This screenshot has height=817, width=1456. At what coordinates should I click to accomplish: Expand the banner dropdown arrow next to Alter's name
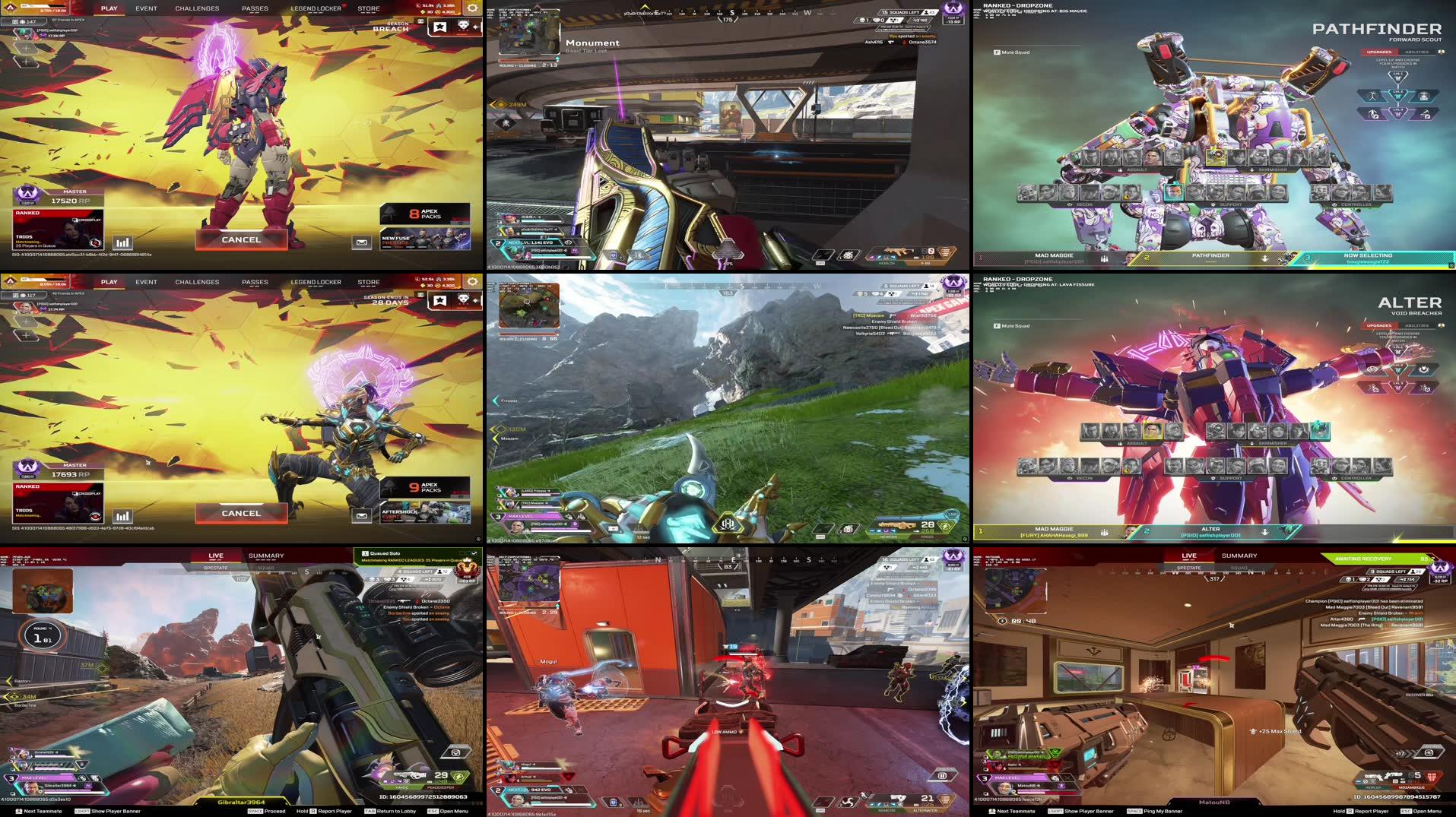pos(1264,530)
